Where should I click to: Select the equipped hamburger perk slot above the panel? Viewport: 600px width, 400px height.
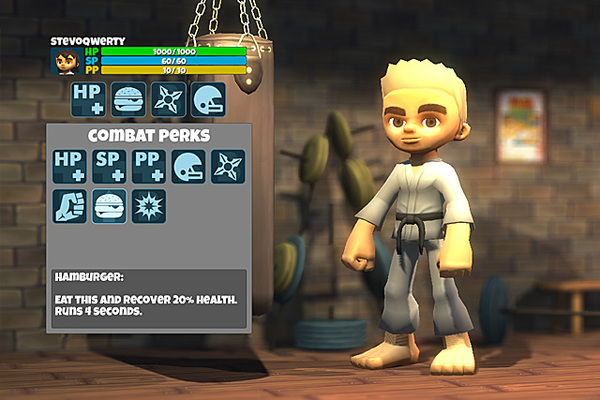128,99
